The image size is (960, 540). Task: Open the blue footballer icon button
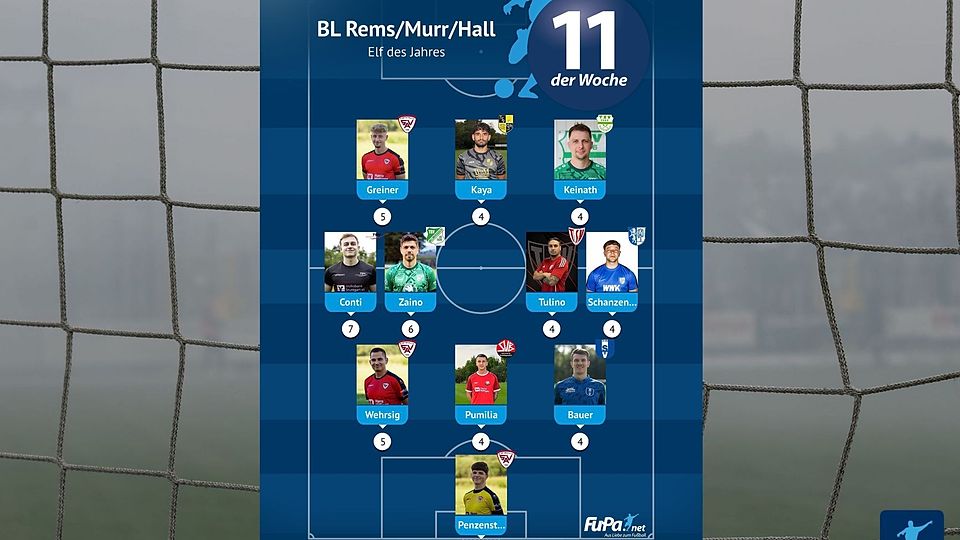[x=911, y=526]
